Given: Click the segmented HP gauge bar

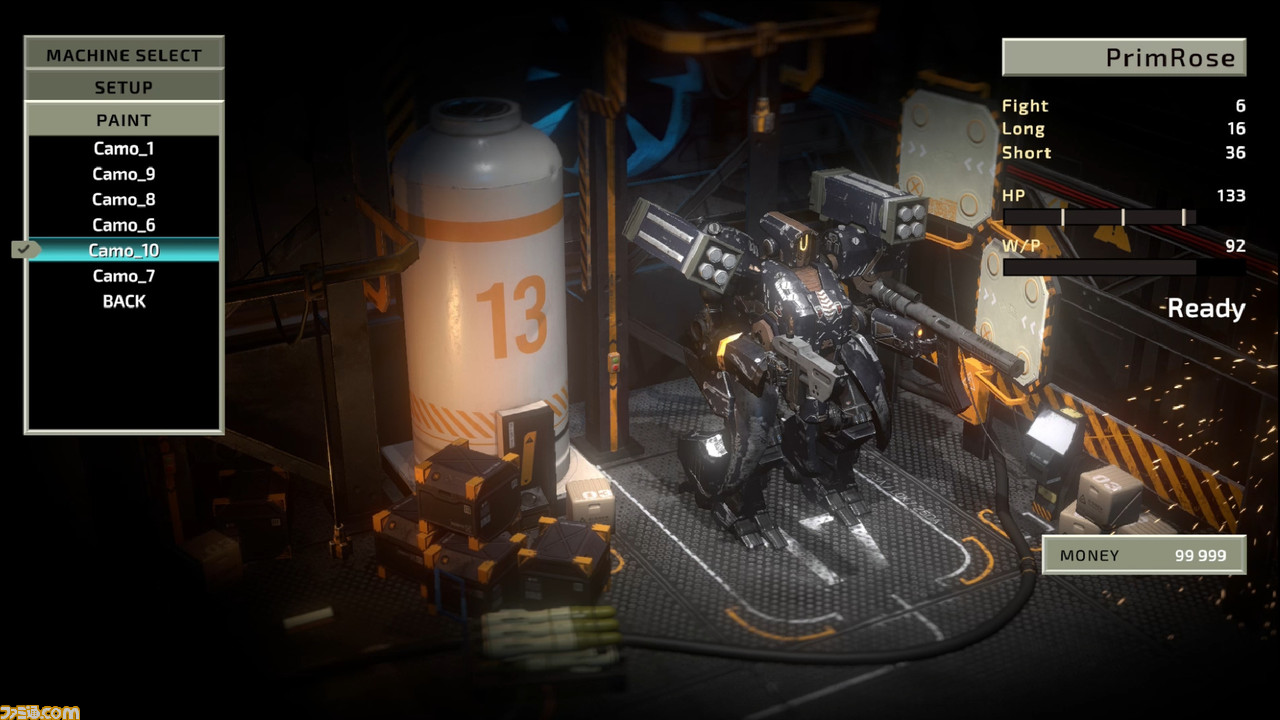Looking at the screenshot, I should tap(1100, 217).
